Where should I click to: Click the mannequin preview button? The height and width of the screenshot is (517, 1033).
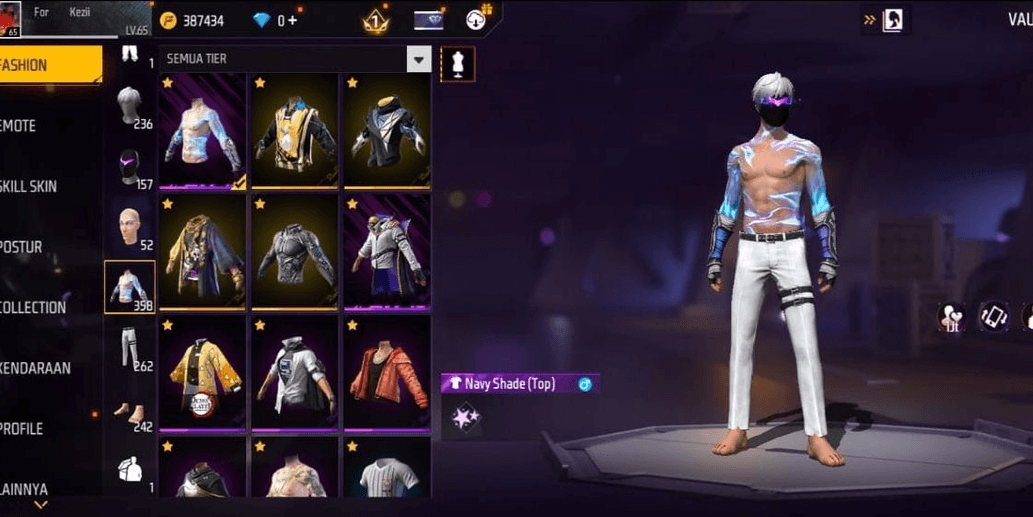(x=458, y=64)
